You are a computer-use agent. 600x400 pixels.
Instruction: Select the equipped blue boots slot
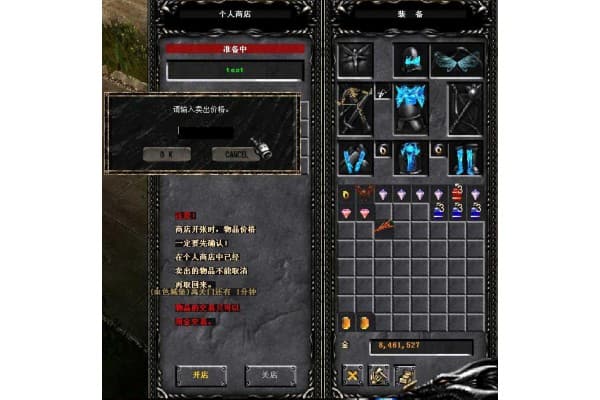click(465, 158)
